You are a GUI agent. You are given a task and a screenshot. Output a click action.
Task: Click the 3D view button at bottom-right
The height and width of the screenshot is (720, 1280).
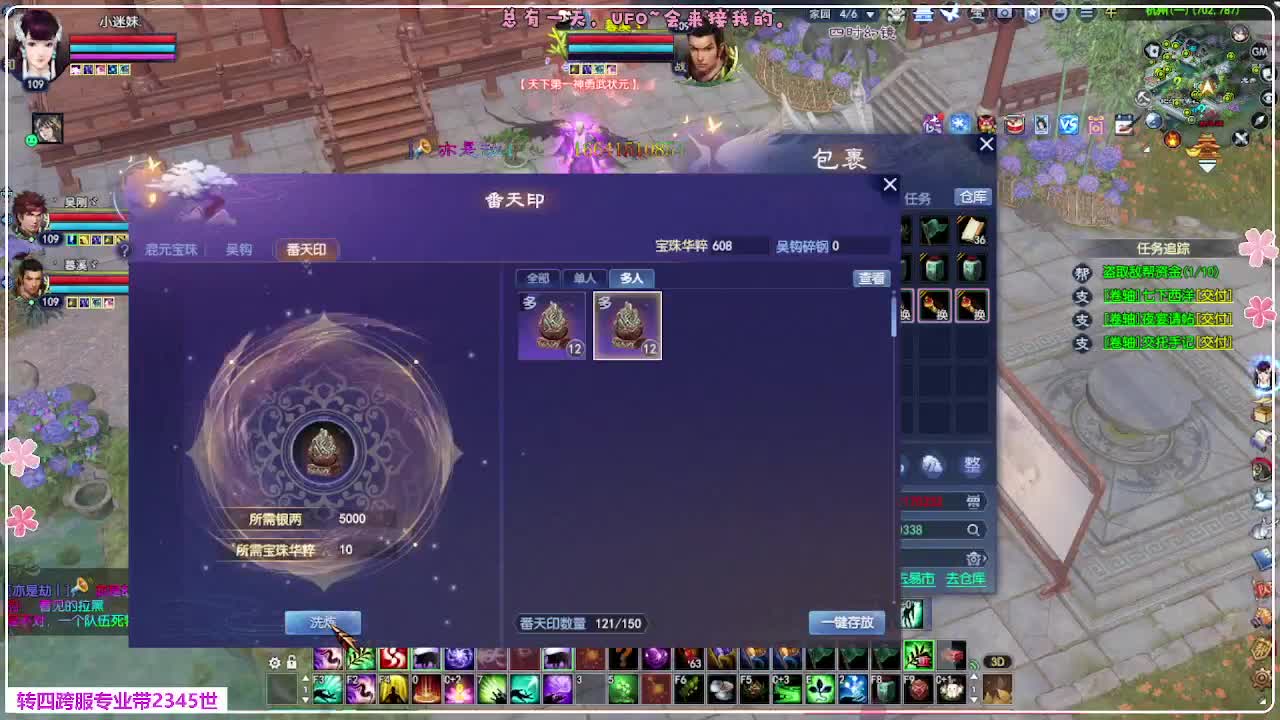tap(997, 661)
